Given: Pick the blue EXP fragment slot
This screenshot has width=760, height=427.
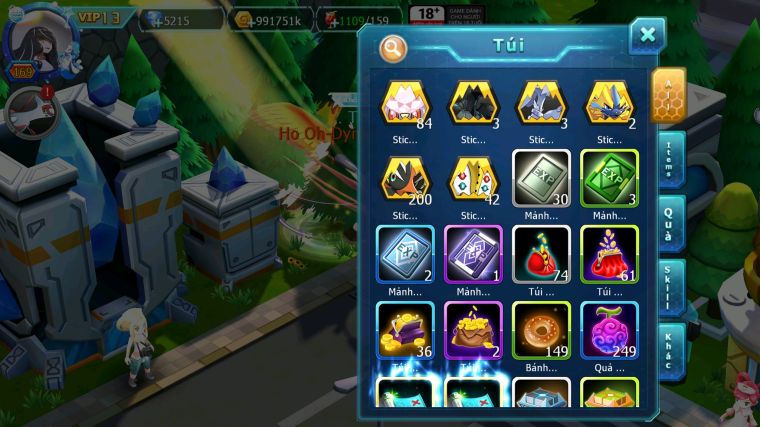Looking at the screenshot, I should (x=405, y=253).
